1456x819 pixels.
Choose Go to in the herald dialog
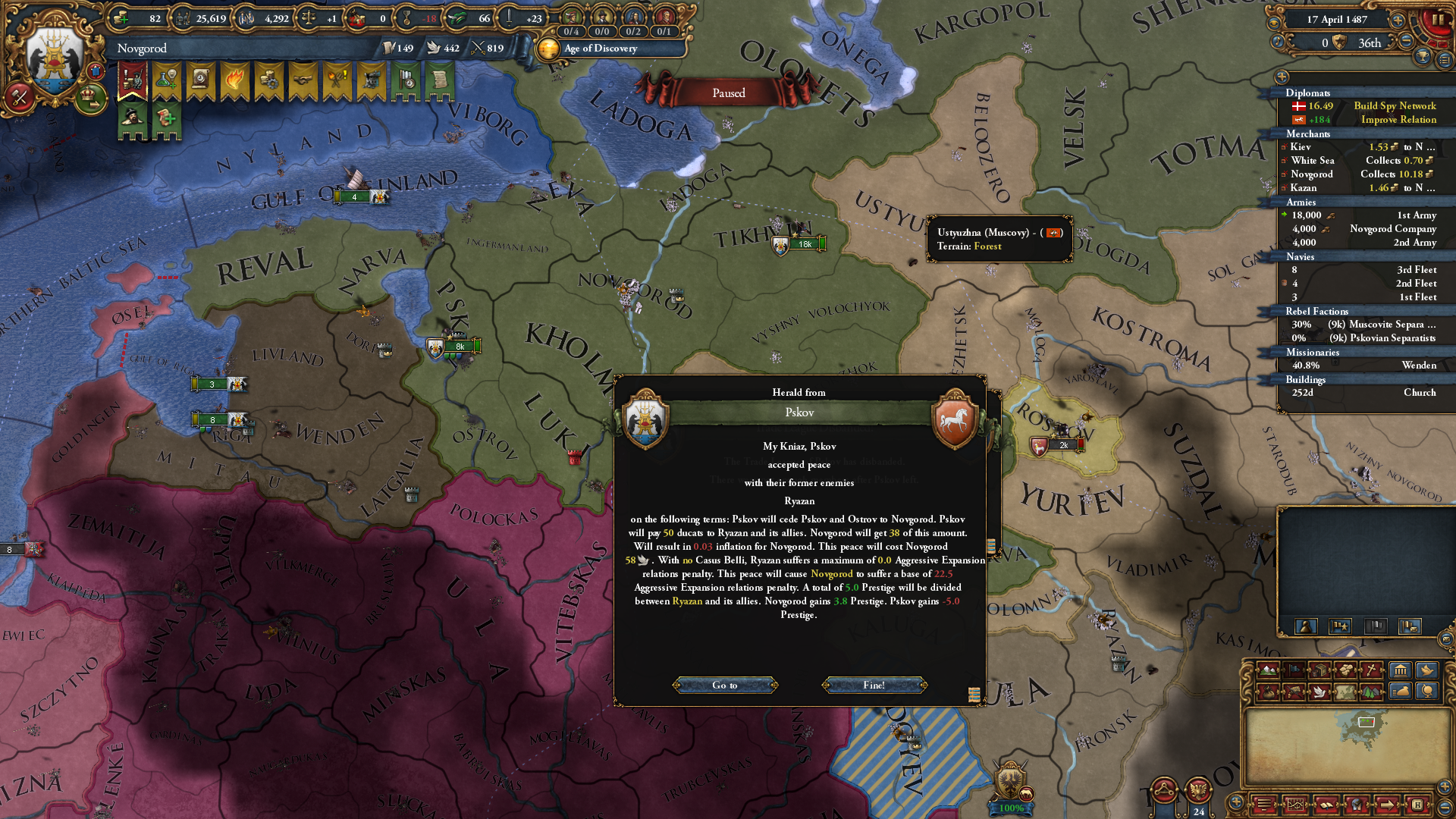[x=724, y=685]
